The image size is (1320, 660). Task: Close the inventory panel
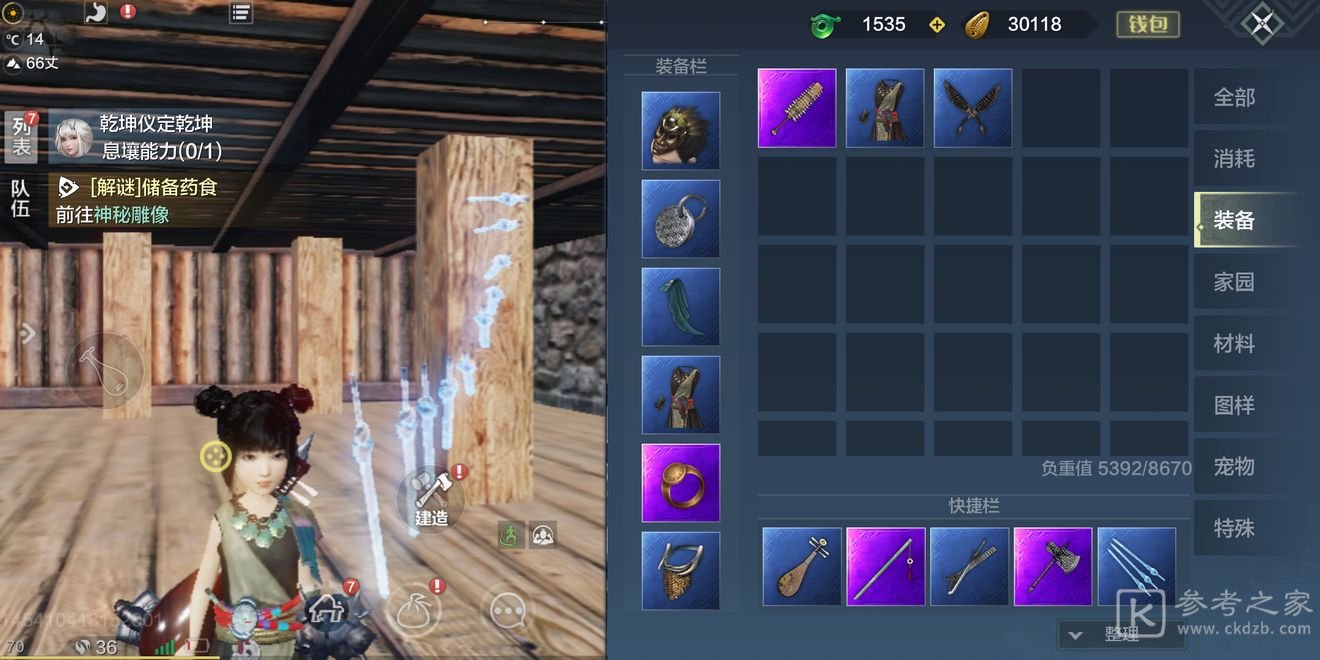click(1261, 23)
